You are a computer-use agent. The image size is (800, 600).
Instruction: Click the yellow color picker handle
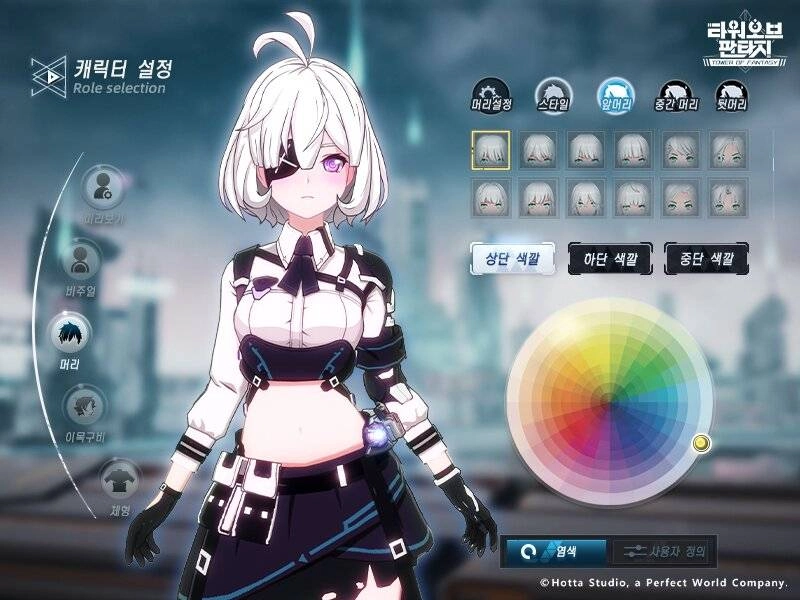(701, 442)
